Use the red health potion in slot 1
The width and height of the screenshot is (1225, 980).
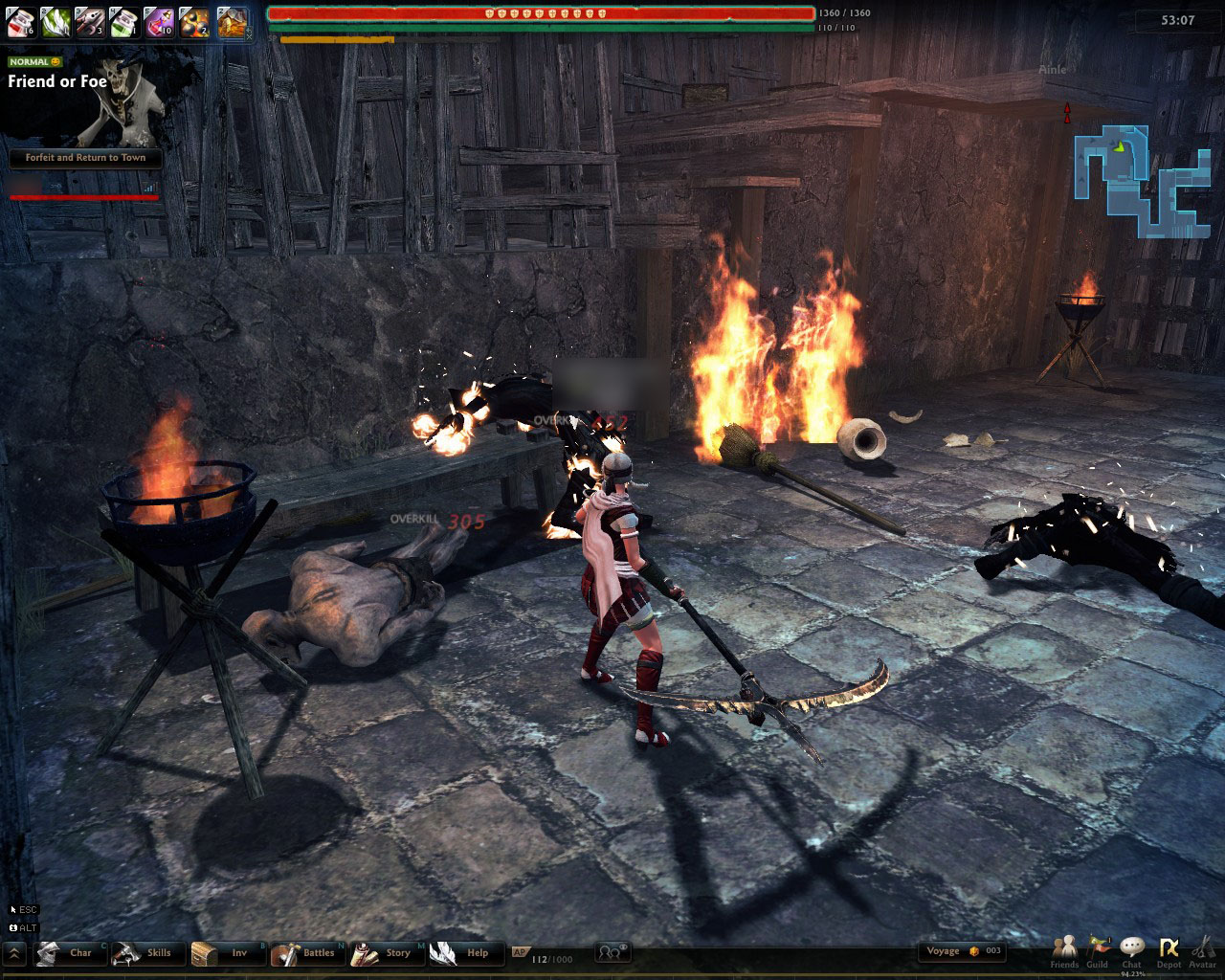coord(21,21)
